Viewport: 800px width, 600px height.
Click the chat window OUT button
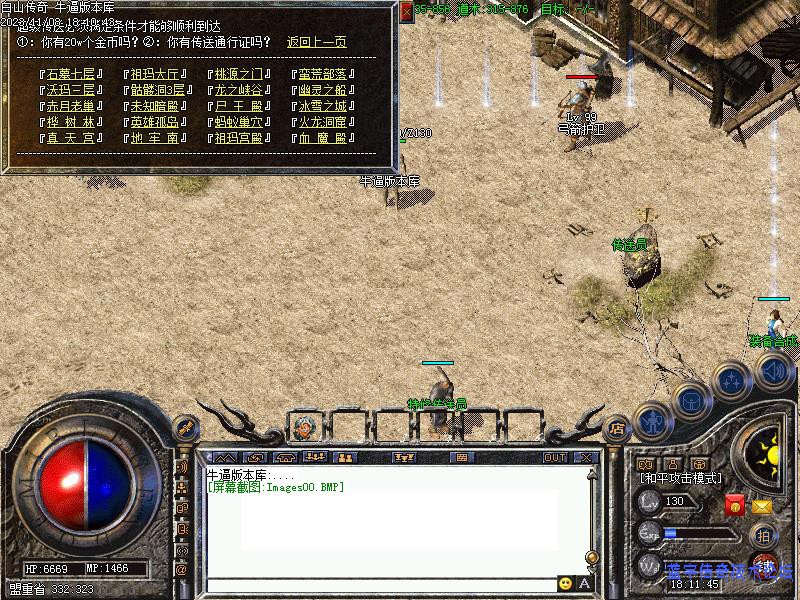(555, 457)
